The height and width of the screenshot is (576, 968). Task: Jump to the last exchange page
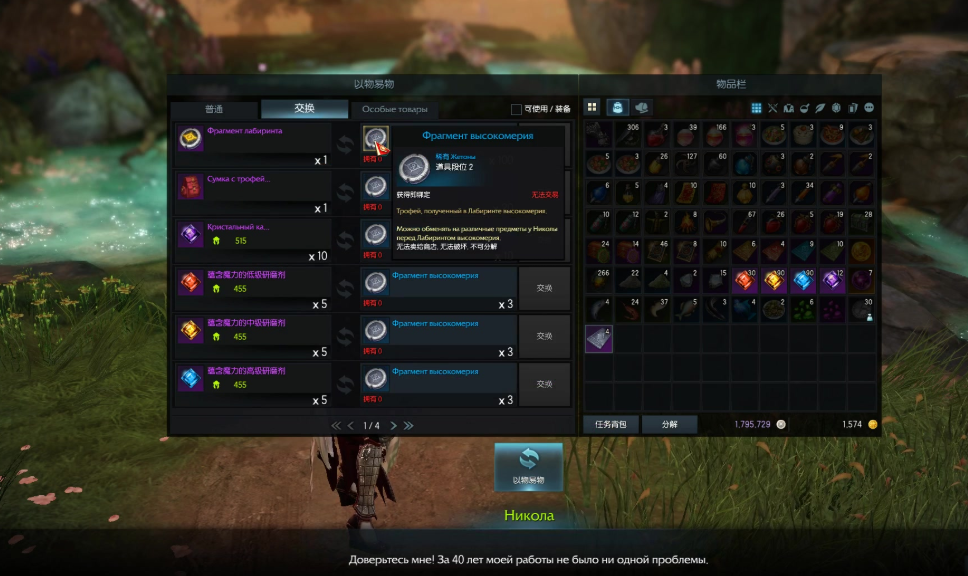[x=408, y=425]
